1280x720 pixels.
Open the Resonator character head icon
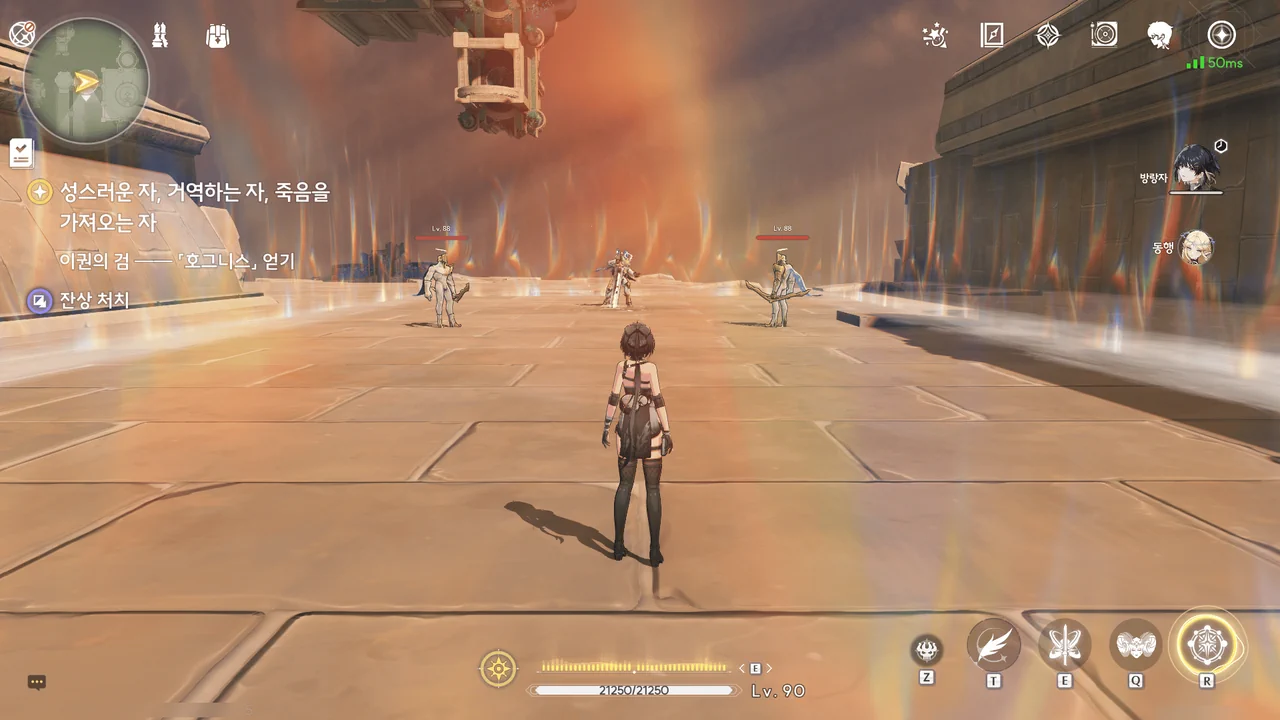[1160, 36]
